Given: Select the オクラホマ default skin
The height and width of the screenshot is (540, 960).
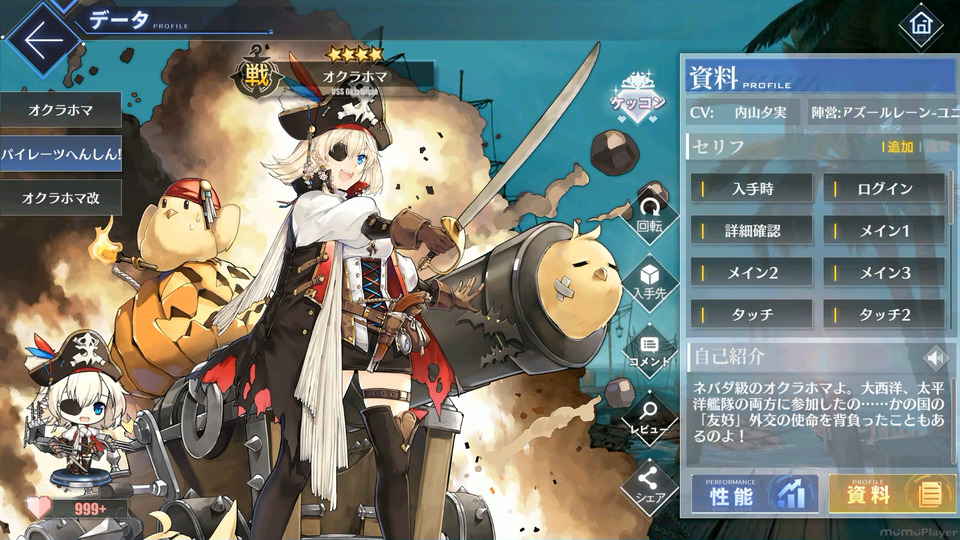Looking at the screenshot, I should click(x=60, y=111).
